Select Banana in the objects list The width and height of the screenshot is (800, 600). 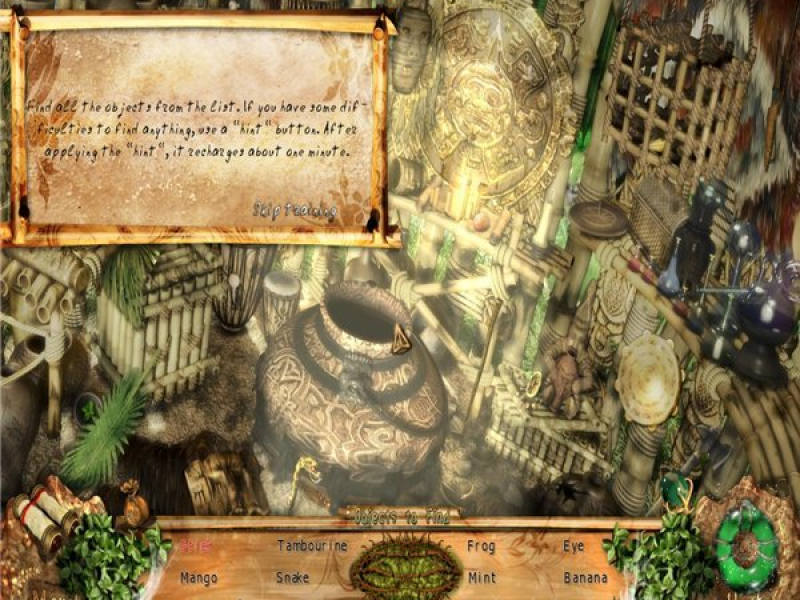pos(584,578)
